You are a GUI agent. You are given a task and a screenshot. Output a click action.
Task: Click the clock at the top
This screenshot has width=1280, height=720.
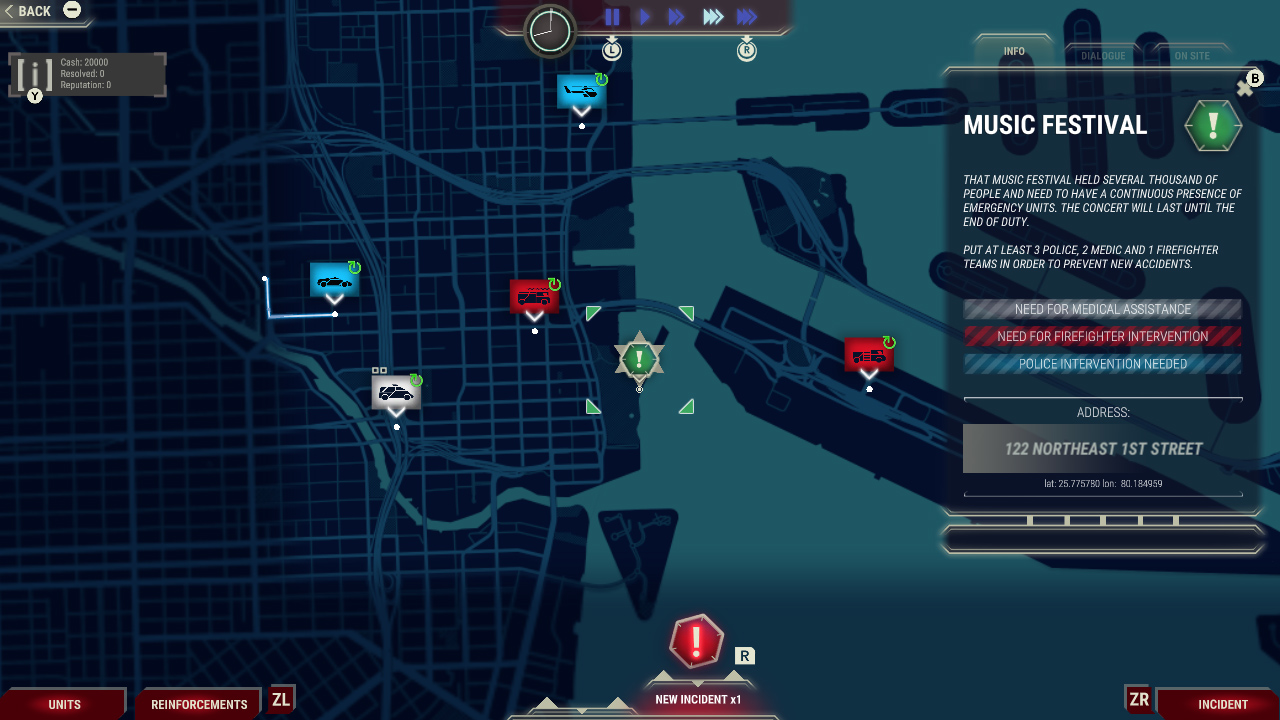tap(548, 31)
